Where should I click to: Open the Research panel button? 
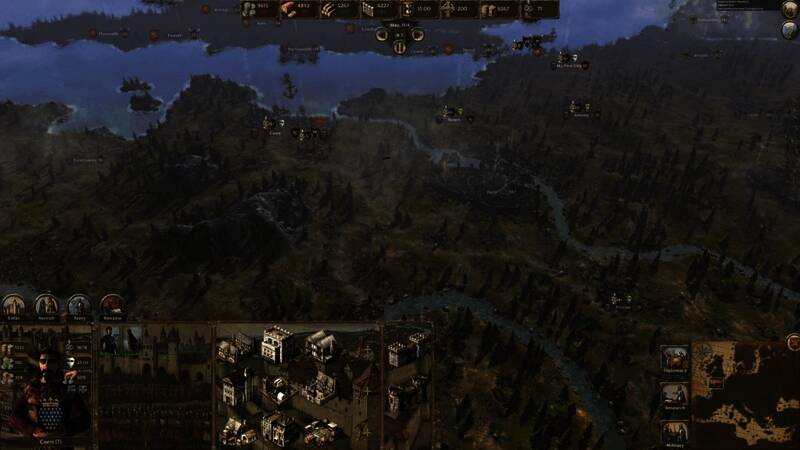(674, 396)
